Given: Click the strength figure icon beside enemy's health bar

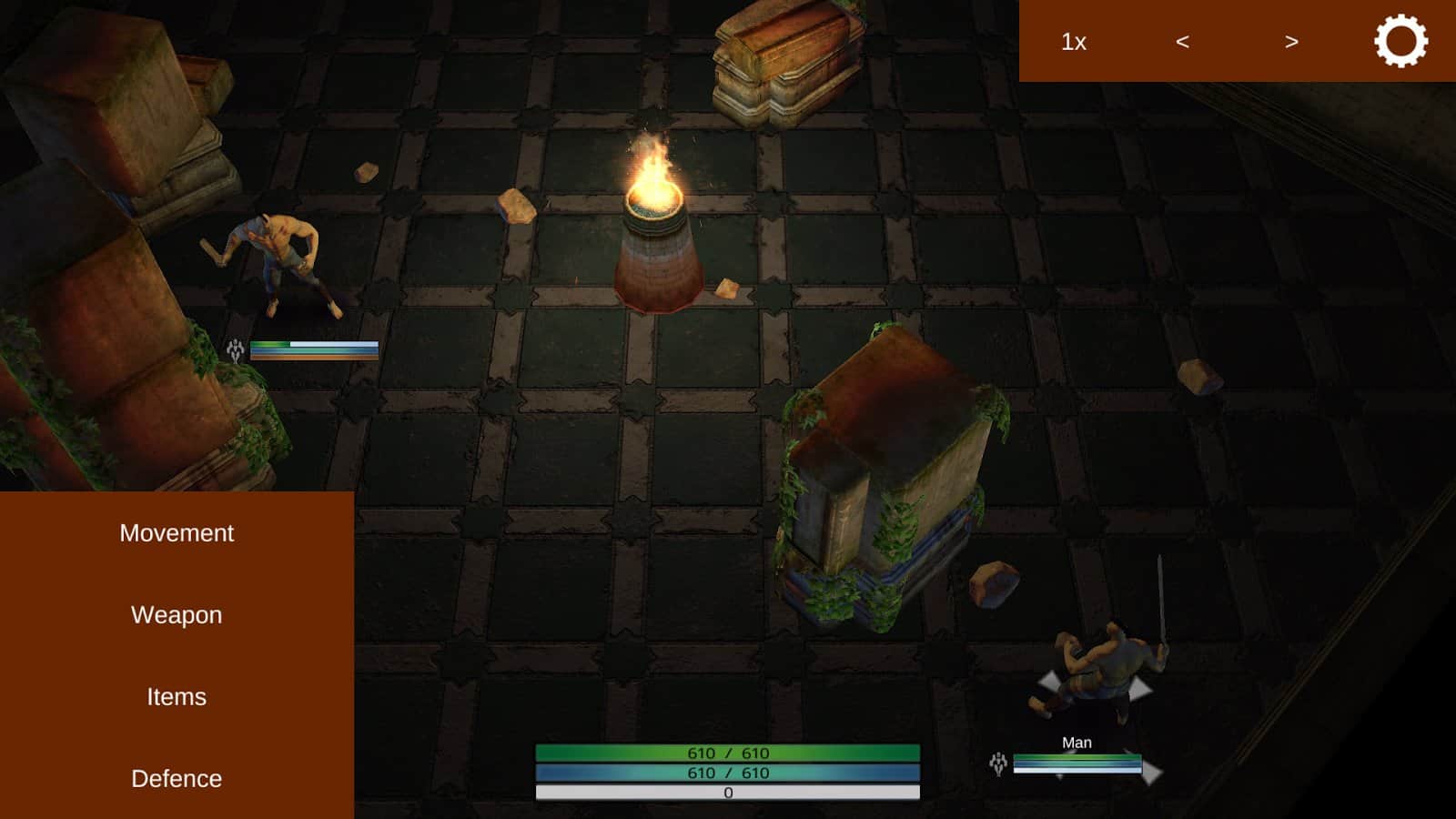Looking at the screenshot, I should (235, 348).
